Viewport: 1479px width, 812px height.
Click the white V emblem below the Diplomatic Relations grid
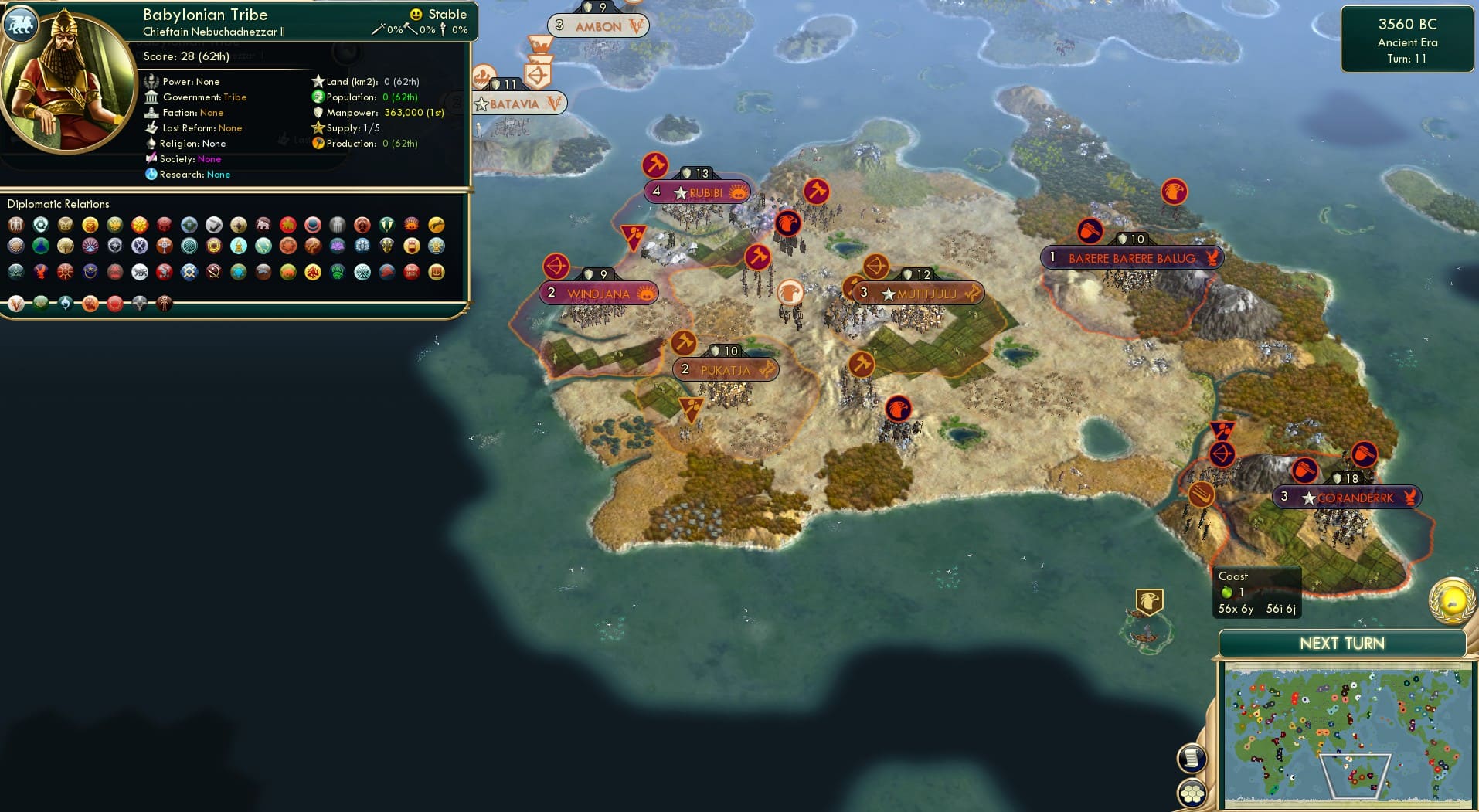click(15, 304)
